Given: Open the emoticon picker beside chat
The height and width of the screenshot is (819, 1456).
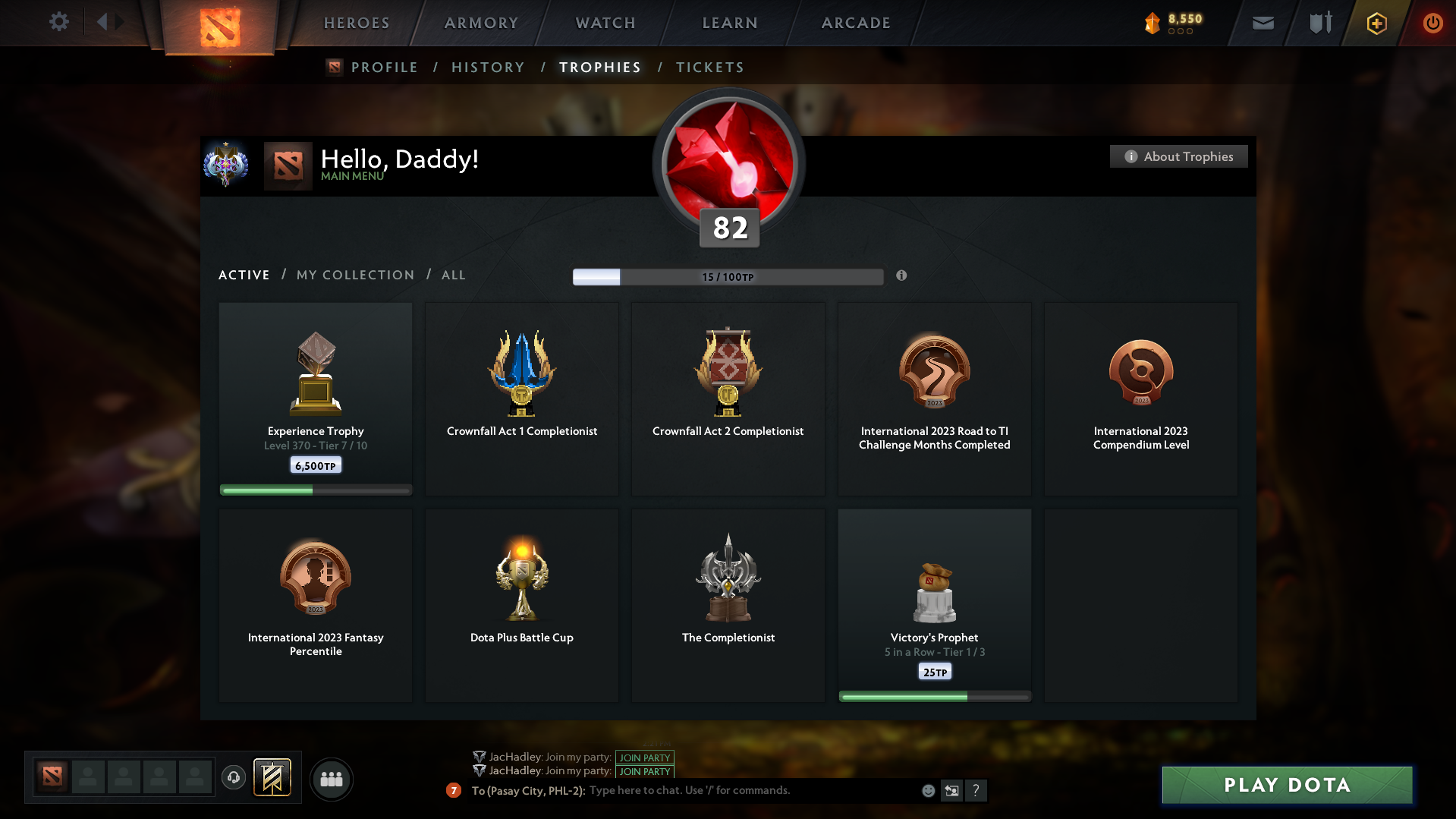Looking at the screenshot, I should tap(927, 790).
